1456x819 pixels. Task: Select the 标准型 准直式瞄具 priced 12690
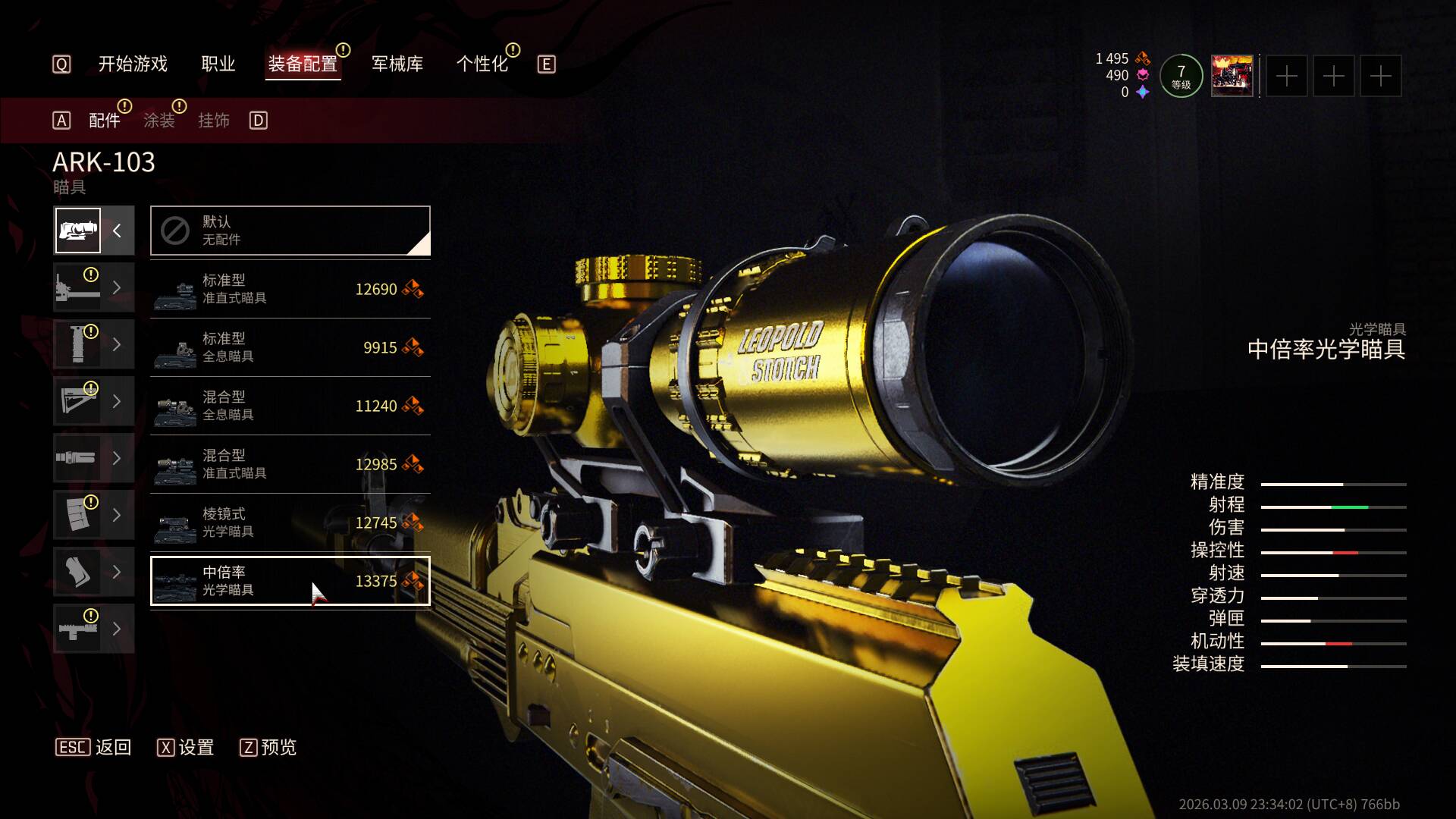(290, 289)
